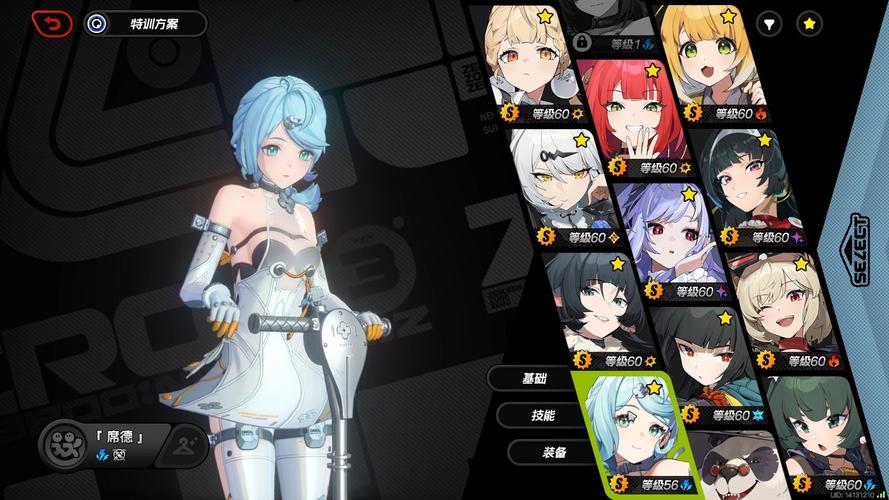Viewport: 889px width, 500px height.
Task: Open the 特训方案 training plan
Action: click(145, 23)
